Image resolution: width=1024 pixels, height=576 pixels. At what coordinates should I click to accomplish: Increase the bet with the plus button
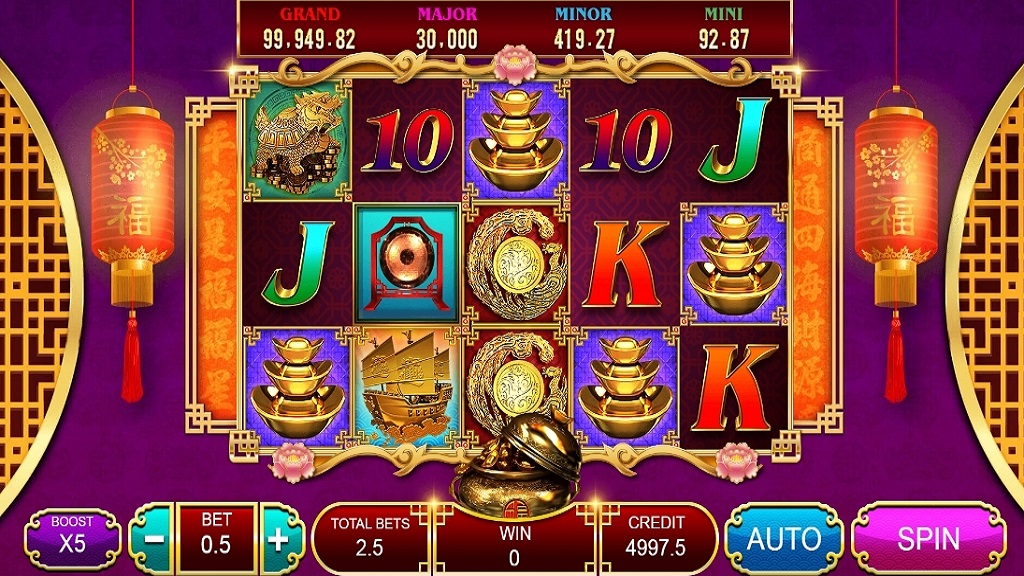click(x=279, y=538)
